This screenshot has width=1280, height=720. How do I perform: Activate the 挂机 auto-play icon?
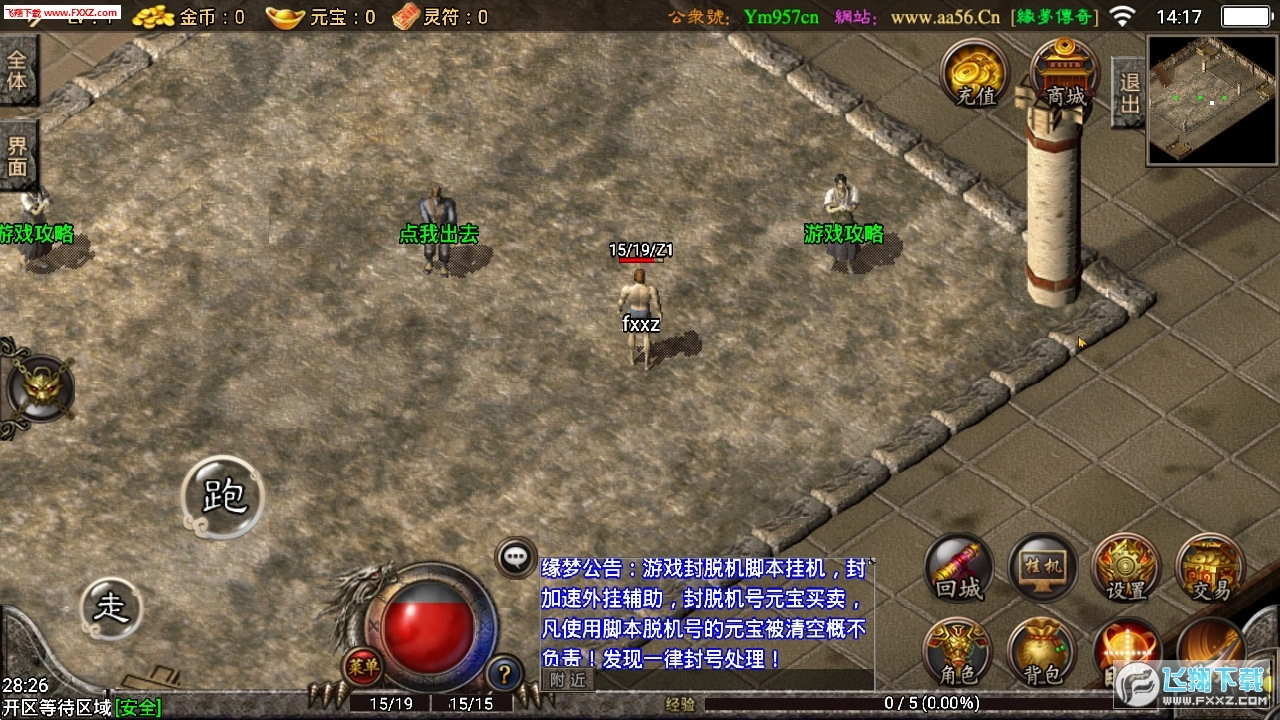[x=1042, y=568]
